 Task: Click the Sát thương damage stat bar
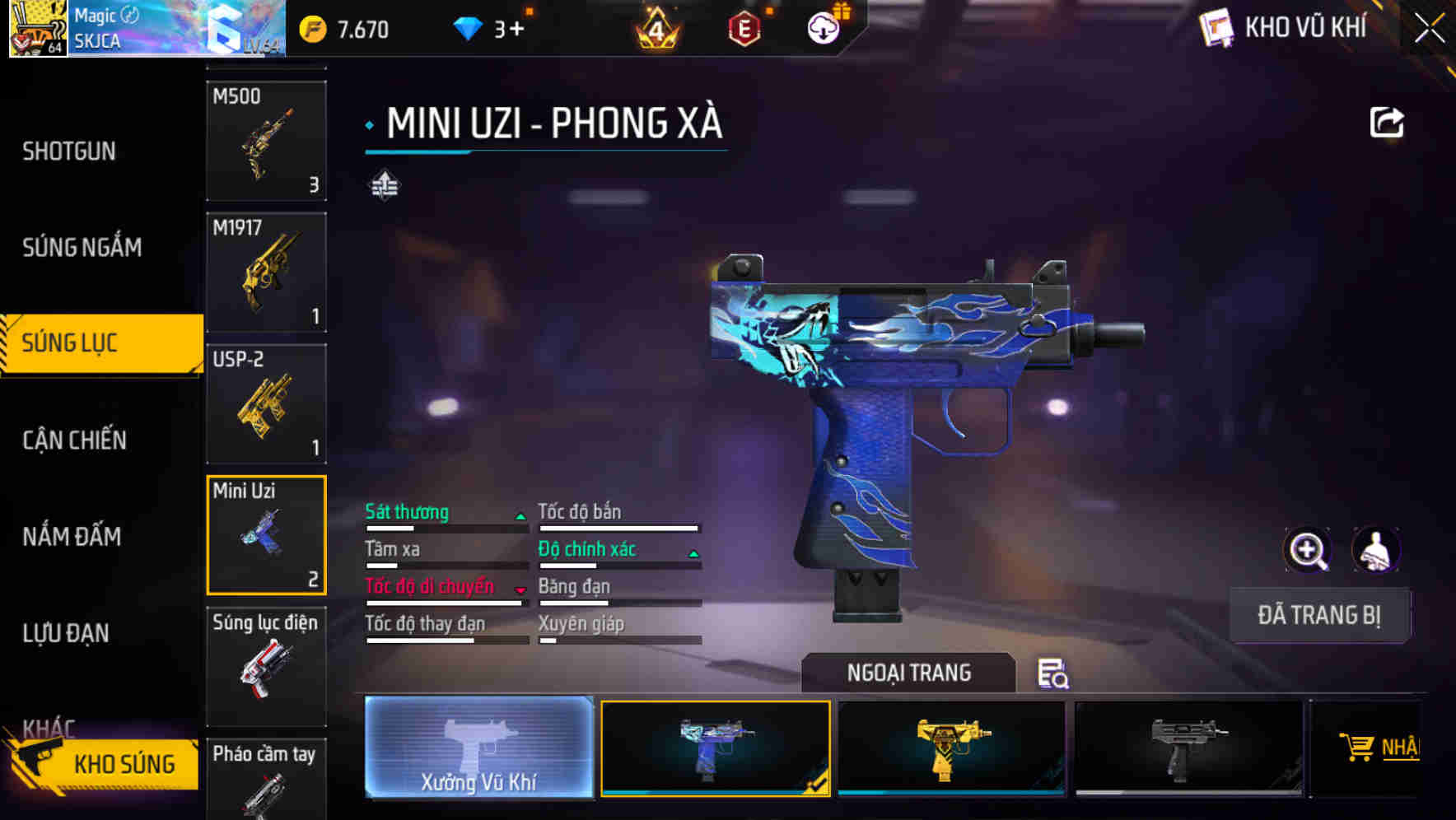point(445,519)
